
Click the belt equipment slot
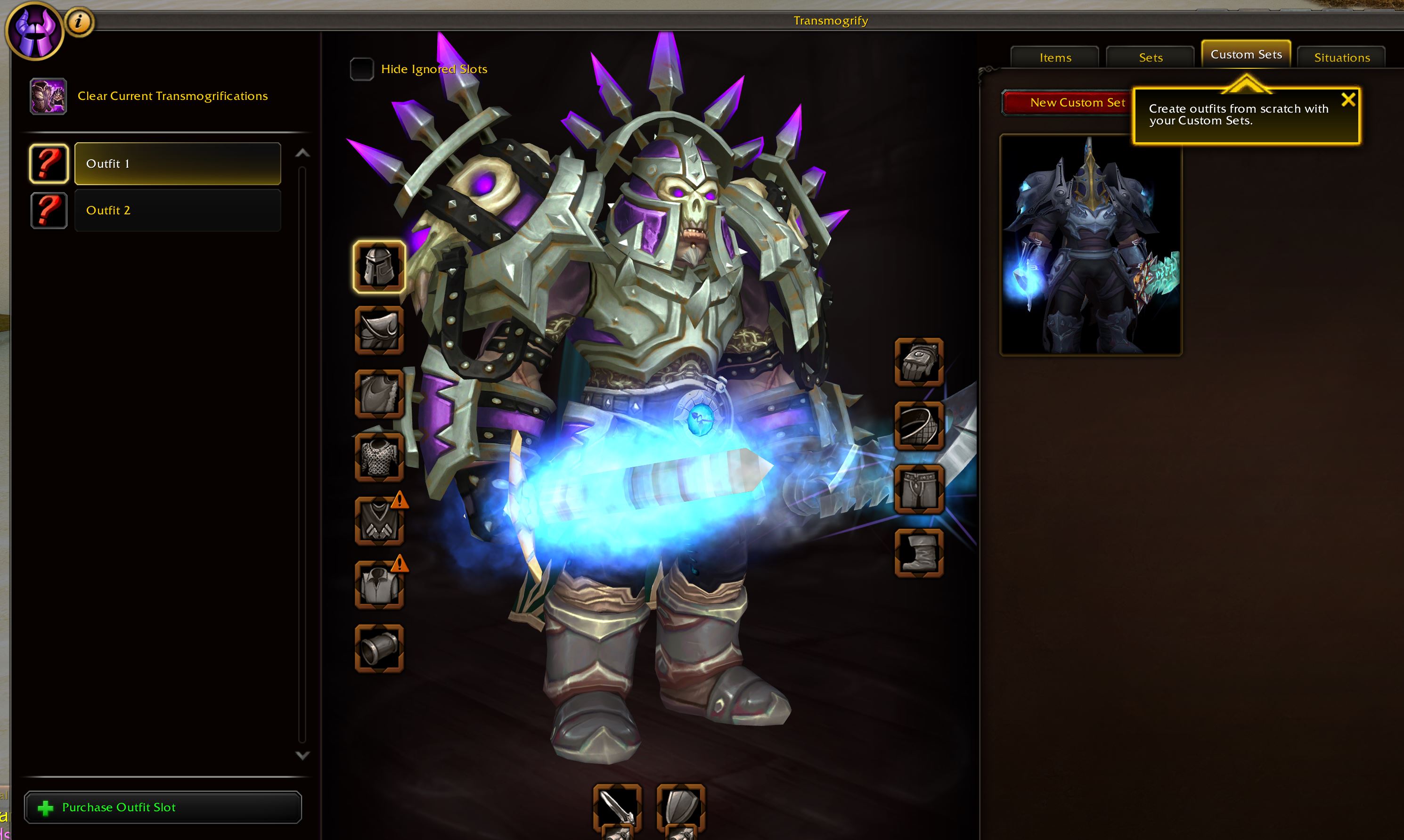[918, 426]
